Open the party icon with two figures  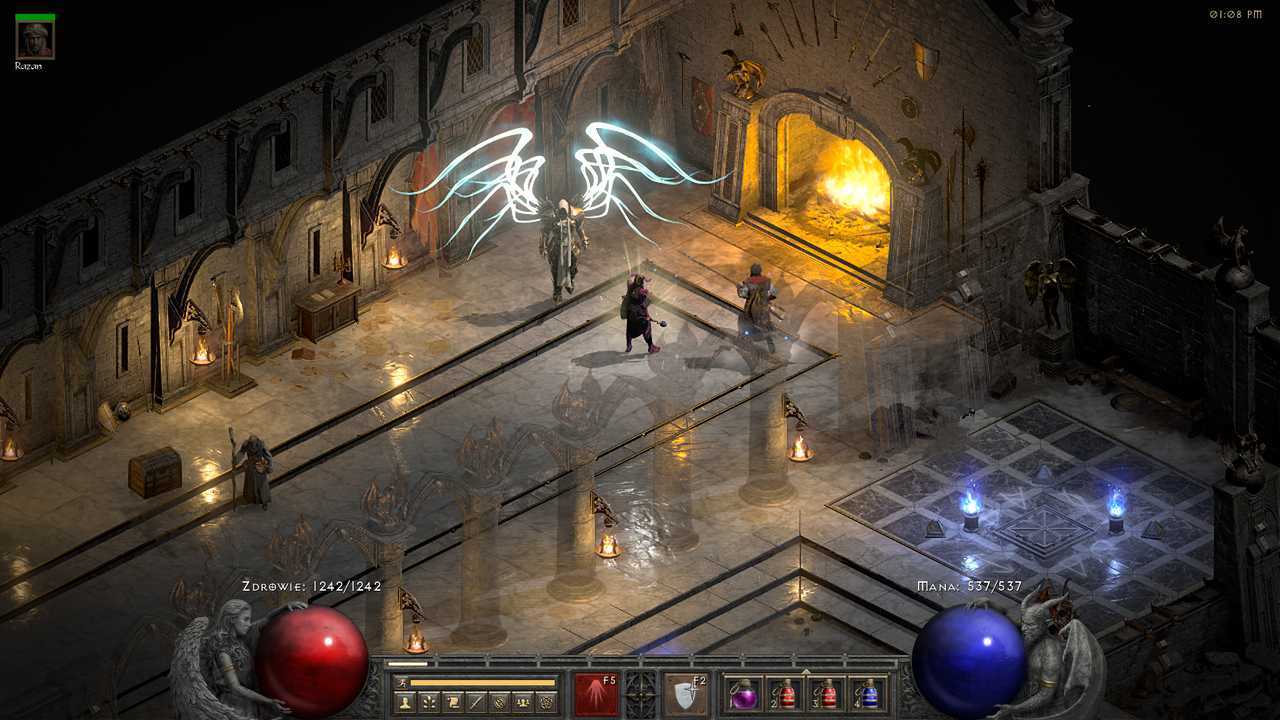522,702
